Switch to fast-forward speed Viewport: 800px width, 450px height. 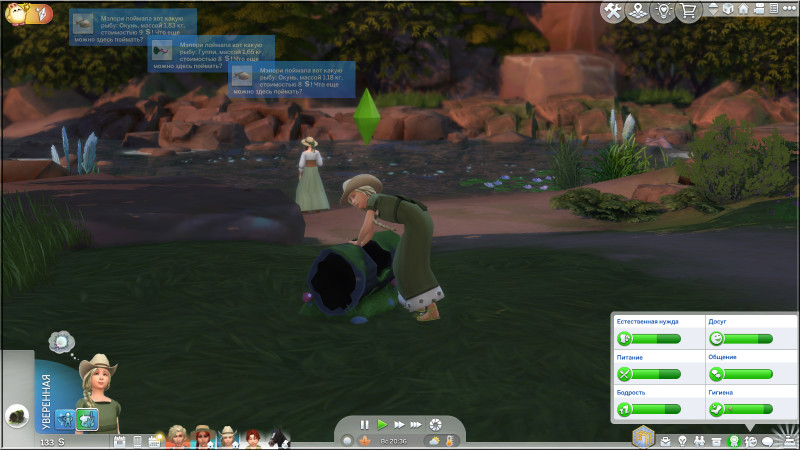[399, 425]
